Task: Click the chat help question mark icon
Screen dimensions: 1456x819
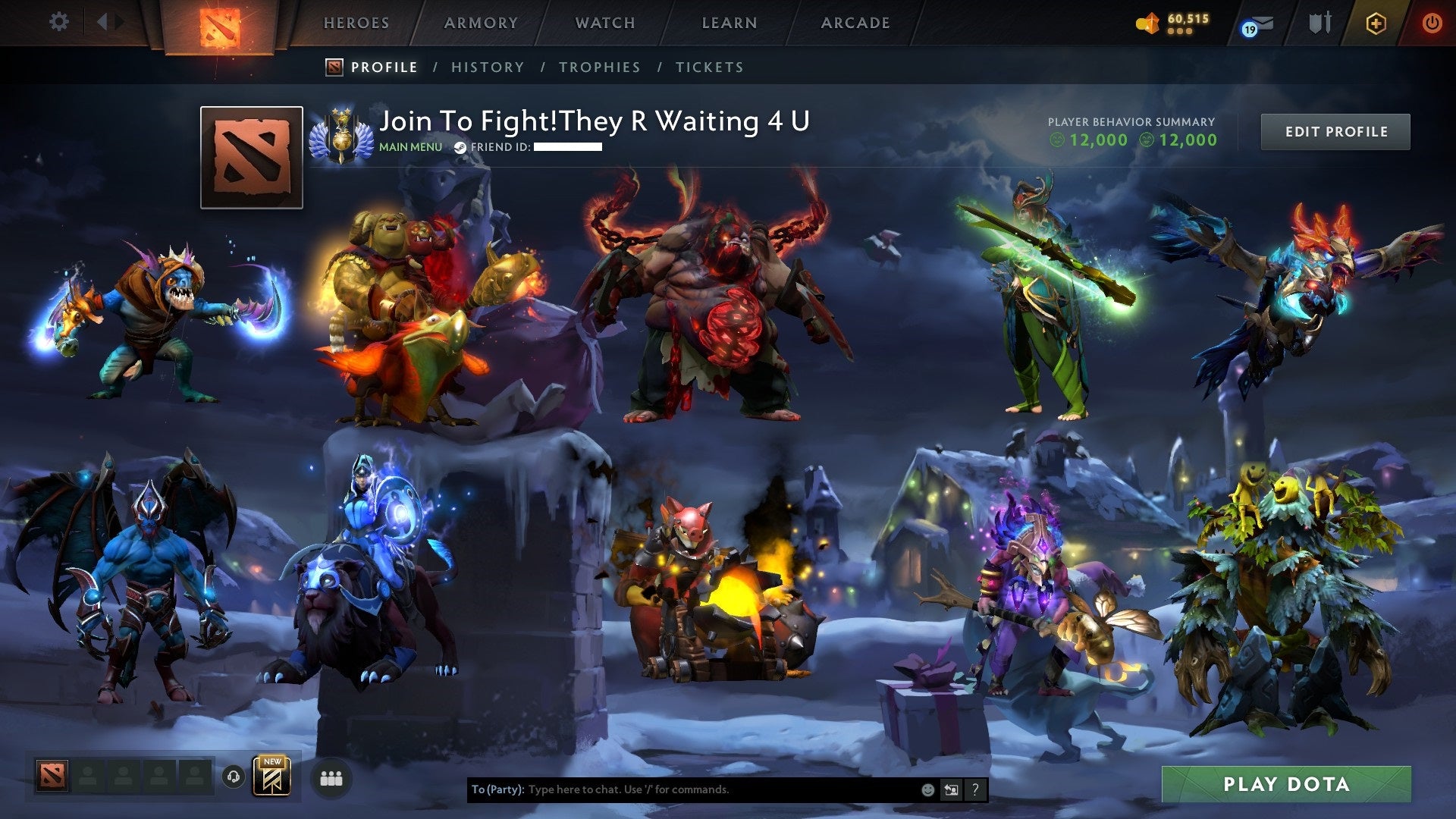Action: [x=975, y=789]
